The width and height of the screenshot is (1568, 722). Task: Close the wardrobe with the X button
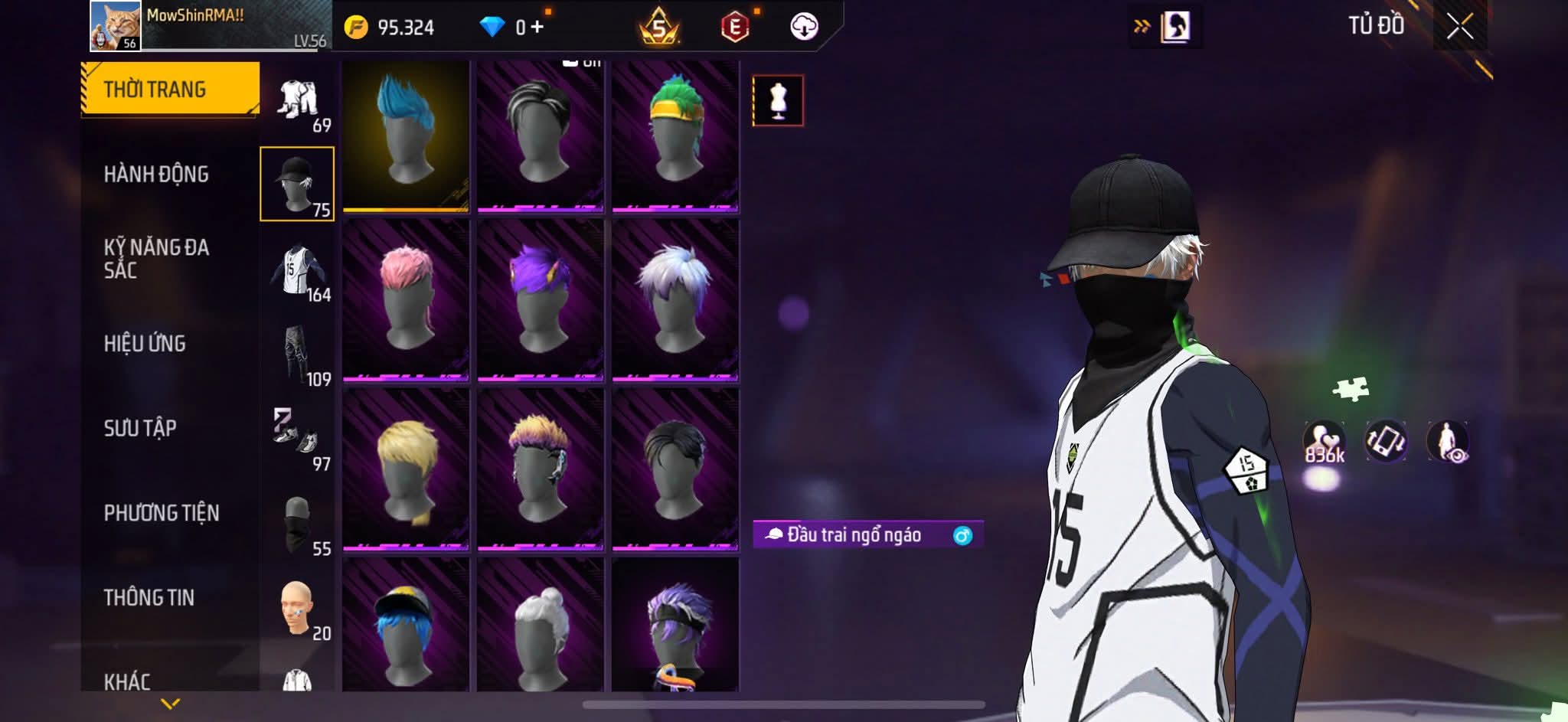1459,27
